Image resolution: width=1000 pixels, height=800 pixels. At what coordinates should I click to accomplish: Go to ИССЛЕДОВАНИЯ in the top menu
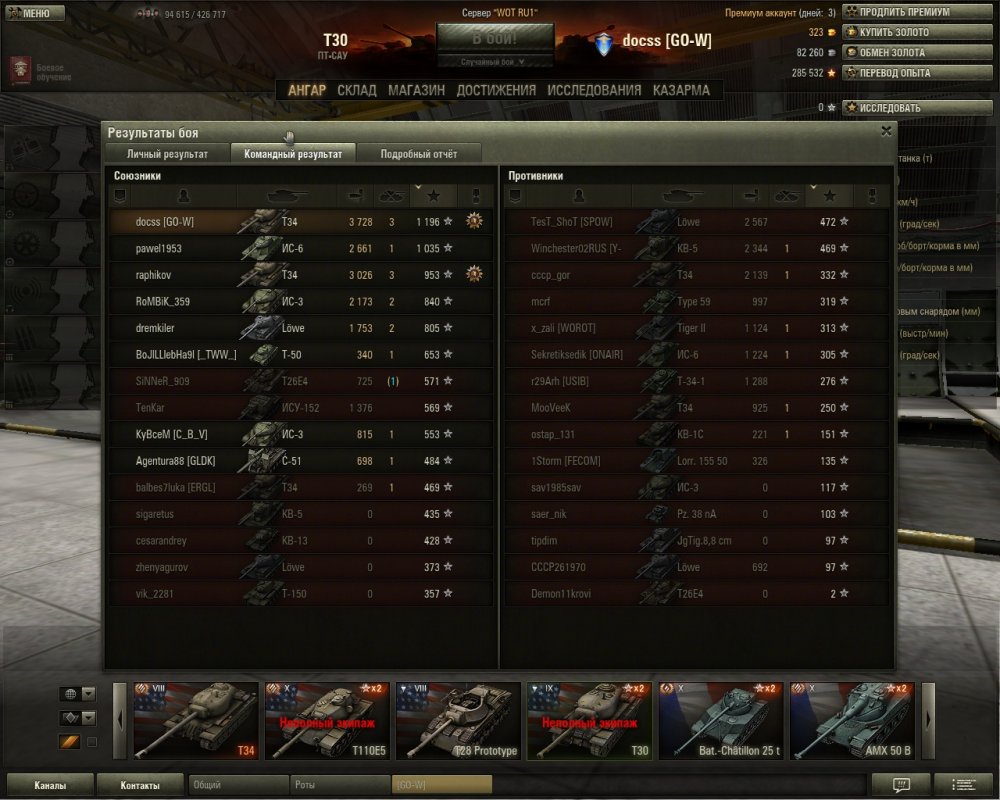click(x=594, y=90)
